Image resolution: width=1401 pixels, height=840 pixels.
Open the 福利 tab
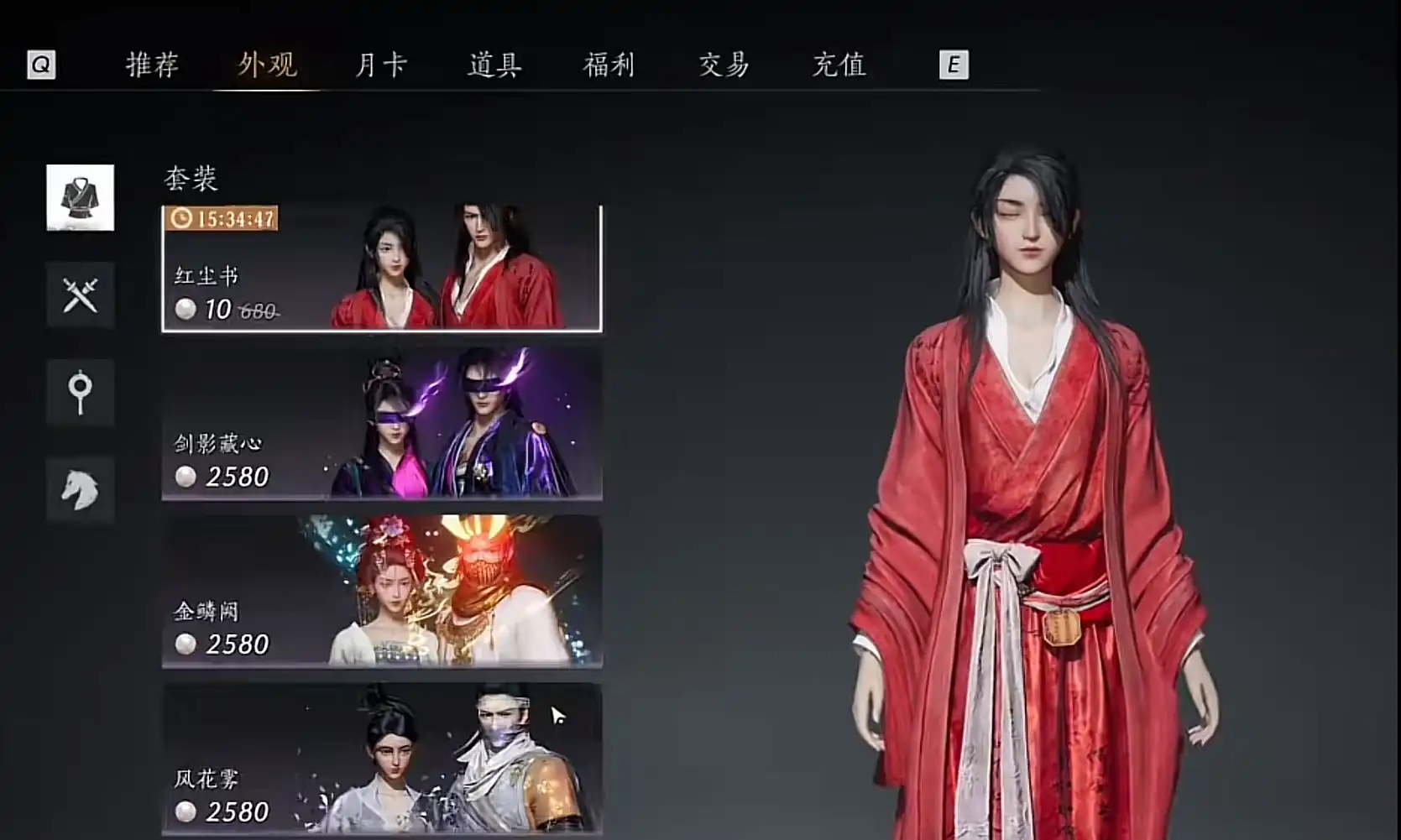tap(609, 64)
